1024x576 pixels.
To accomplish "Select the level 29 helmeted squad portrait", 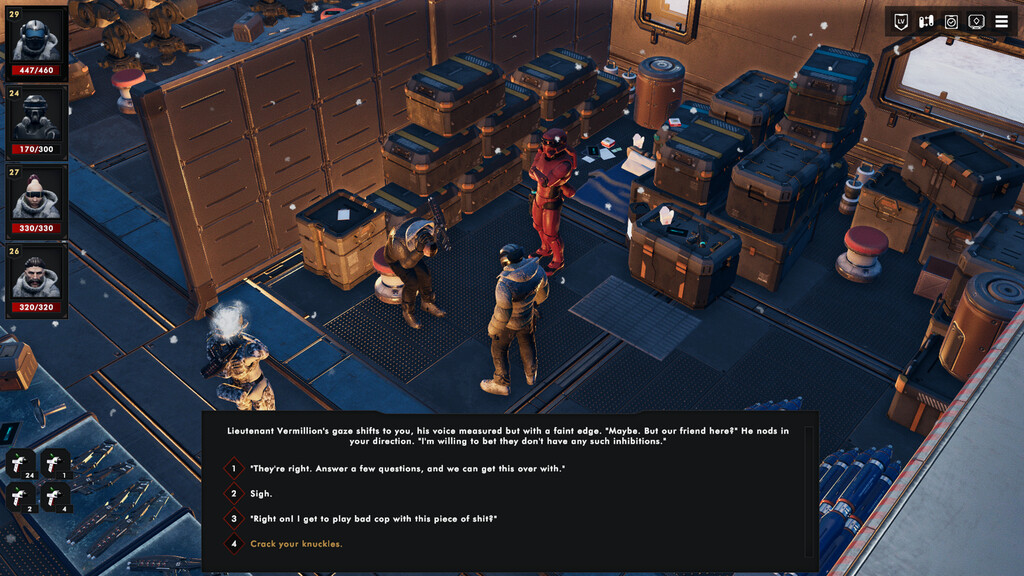I will pyautogui.click(x=36, y=41).
